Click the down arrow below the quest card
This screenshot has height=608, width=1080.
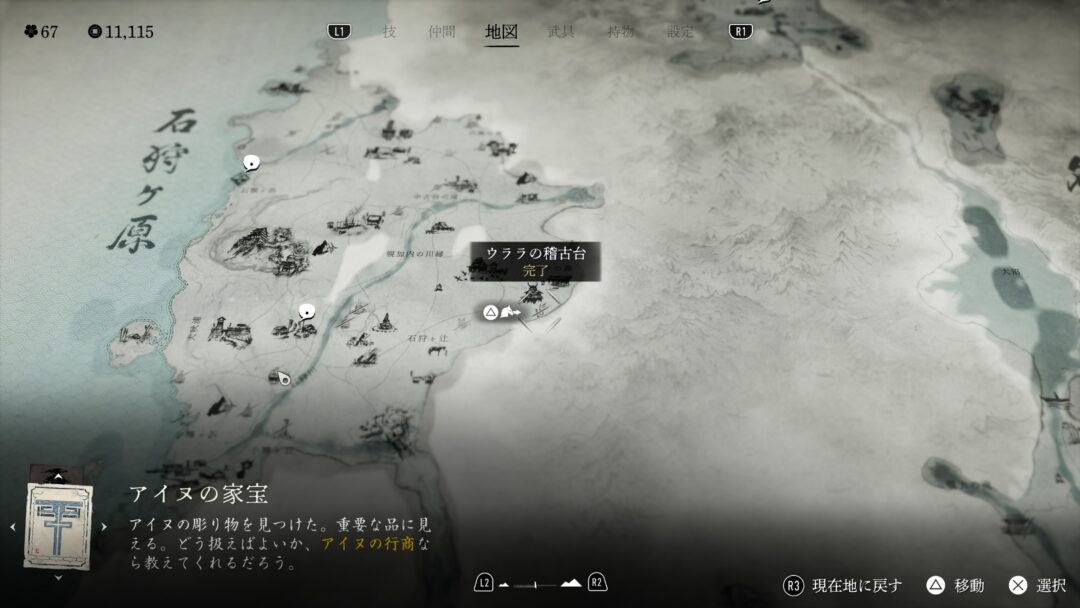[x=58, y=577]
